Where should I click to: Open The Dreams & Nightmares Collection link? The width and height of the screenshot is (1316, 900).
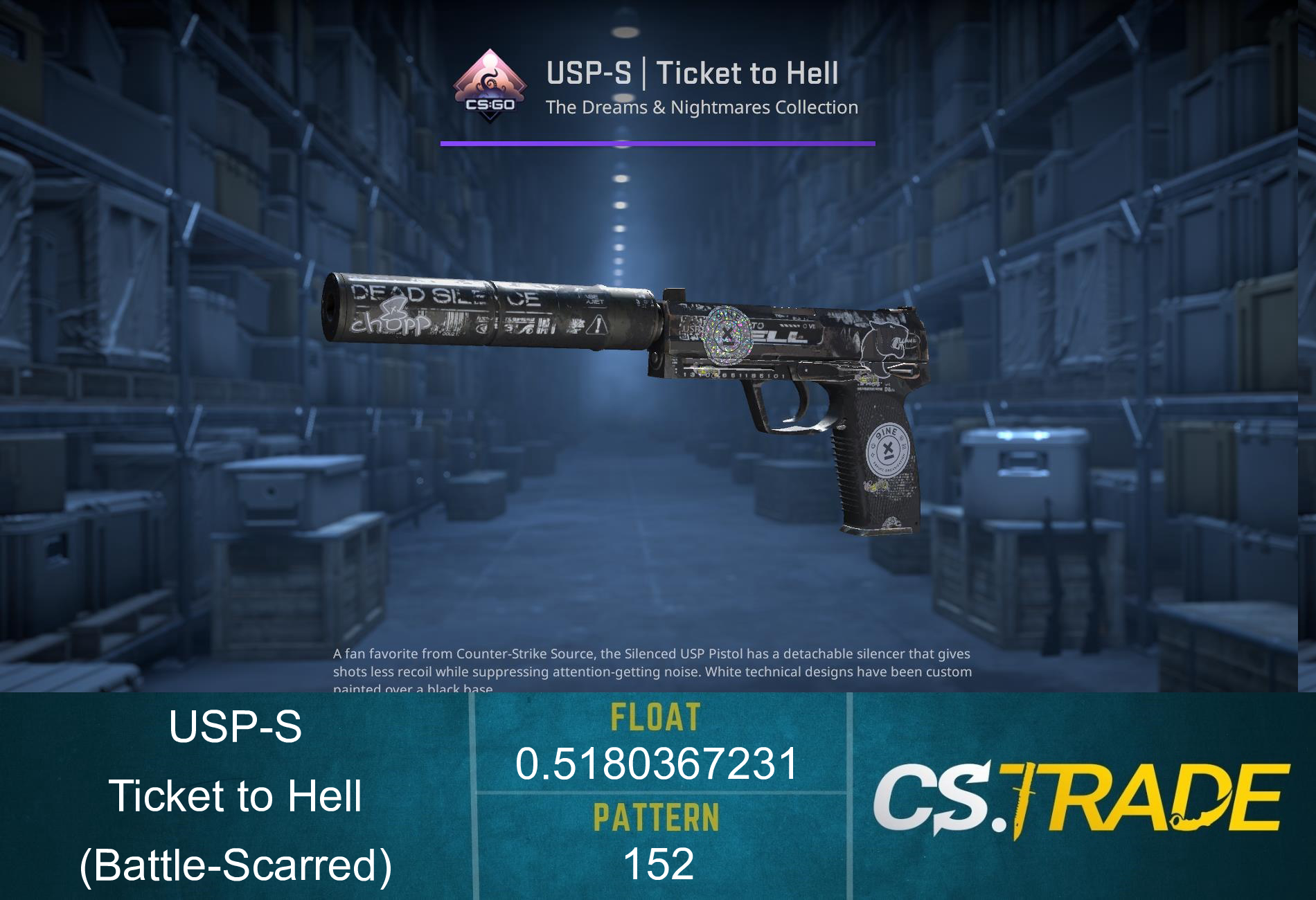click(x=700, y=107)
